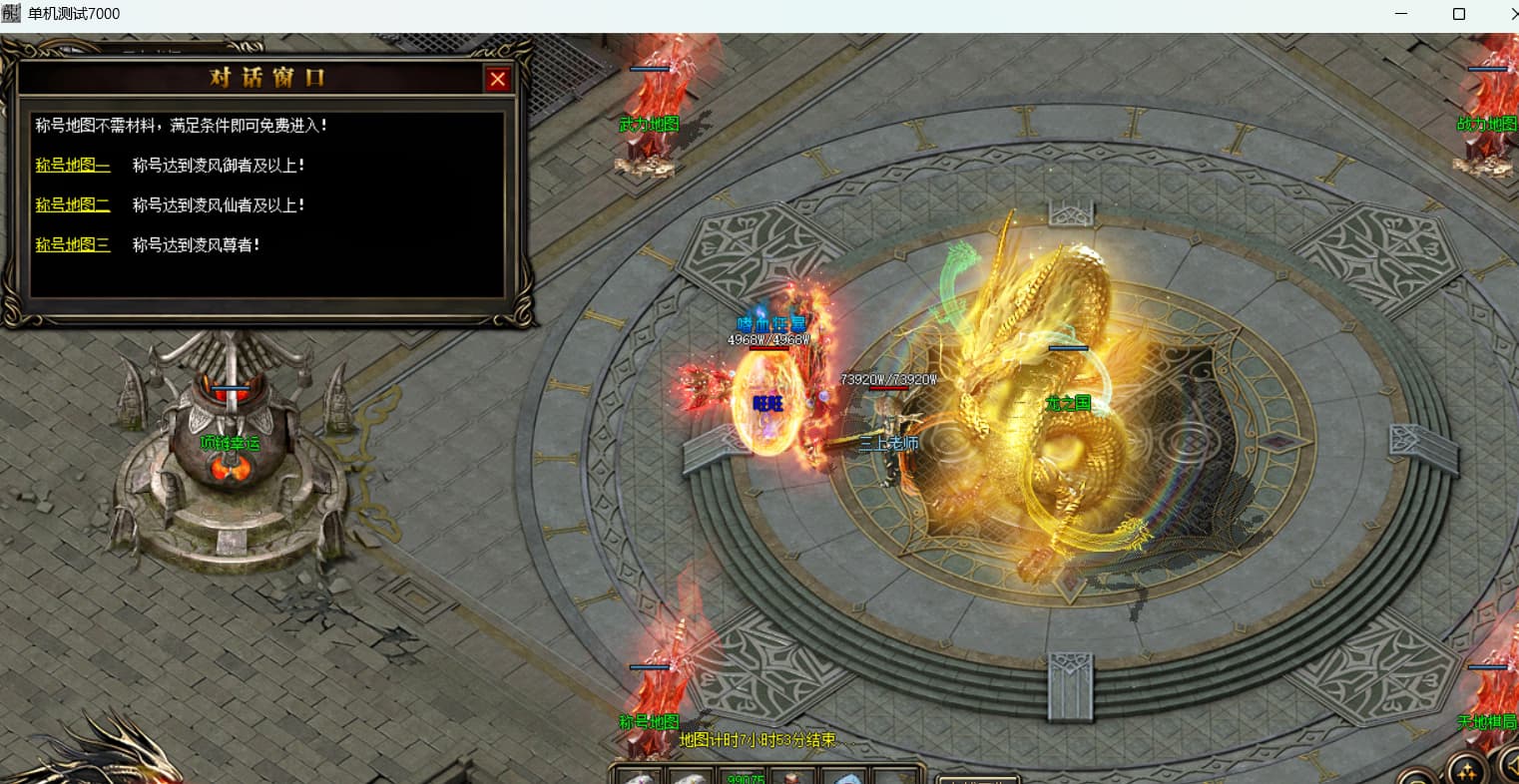Choose the 称号地图一 link
The height and width of the screenshot is (784, 1519).
point(73,166)
